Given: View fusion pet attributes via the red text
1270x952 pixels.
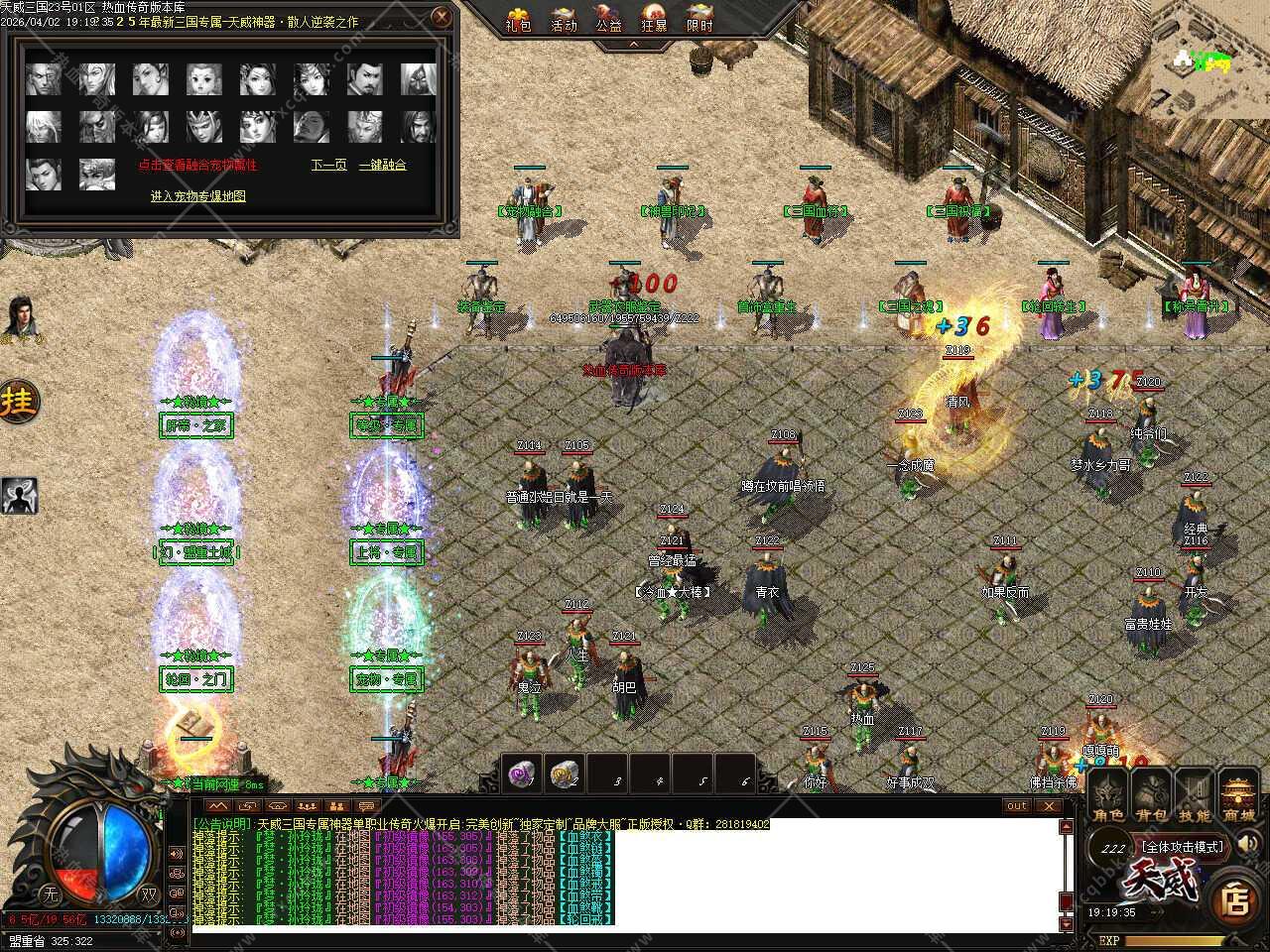Looking at the screenshot, I should tap(197, 165).
